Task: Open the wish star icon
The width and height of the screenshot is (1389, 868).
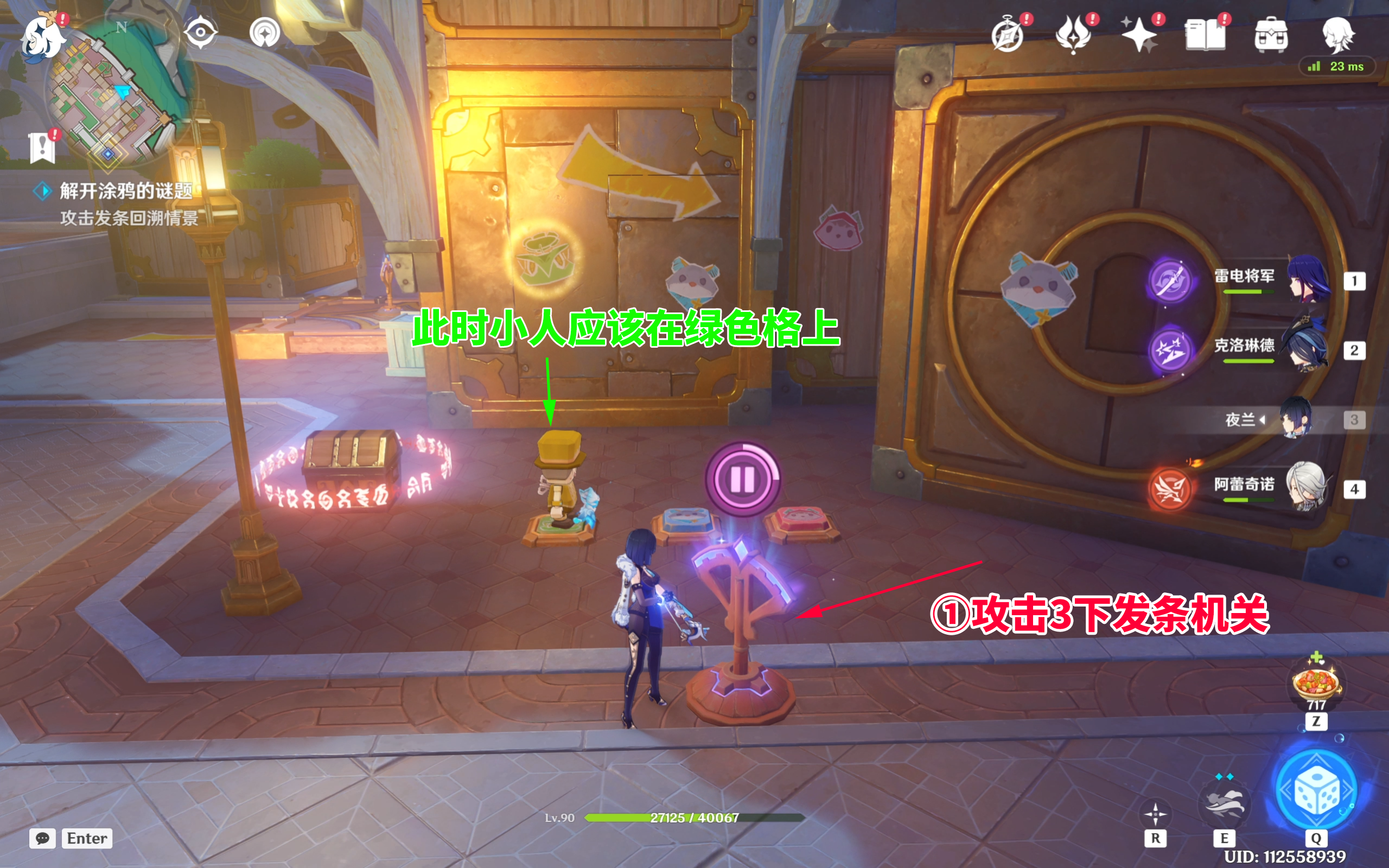Action: click(1140, 36)
